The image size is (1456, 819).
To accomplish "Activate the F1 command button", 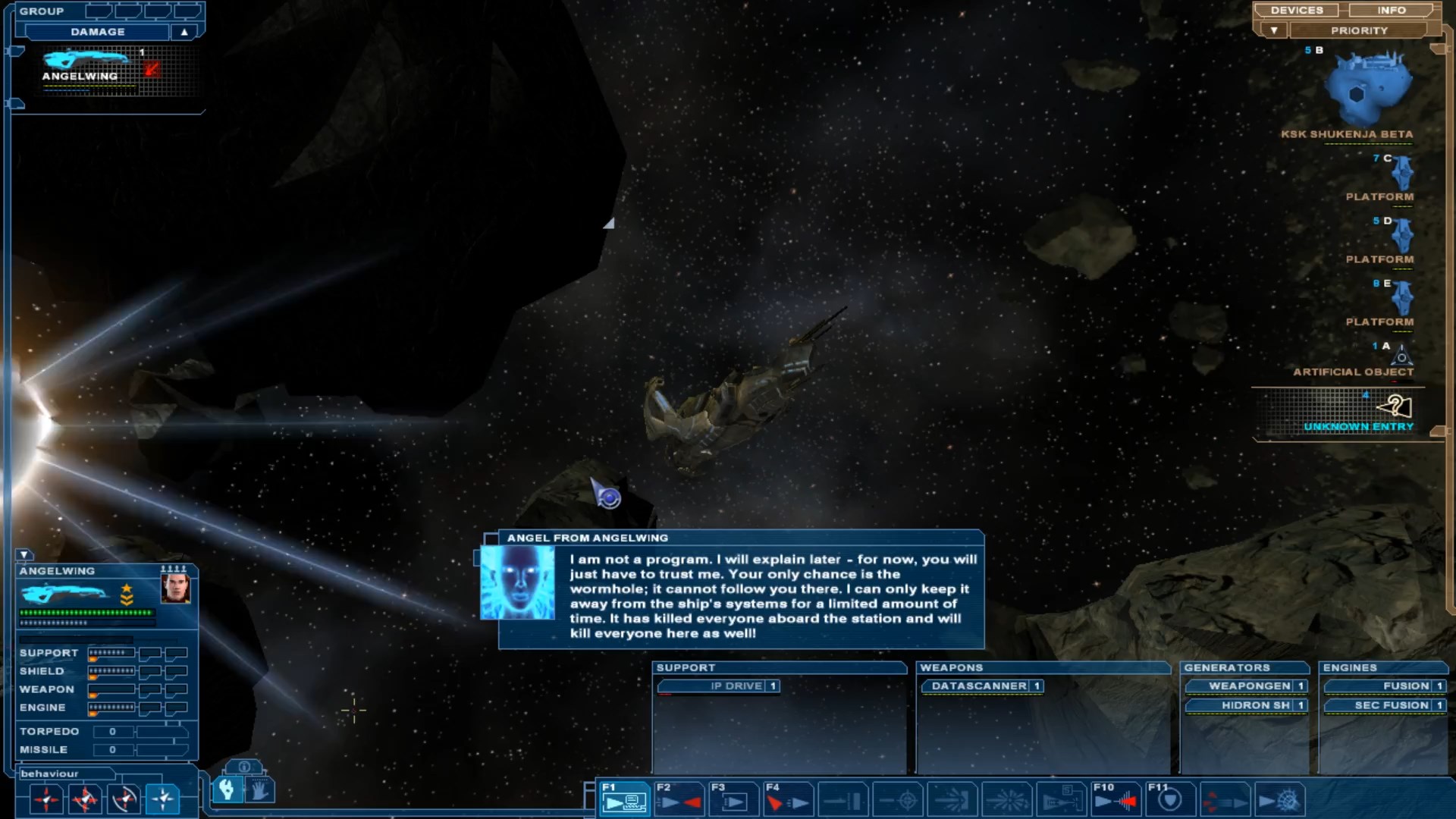I will (625, 799).
